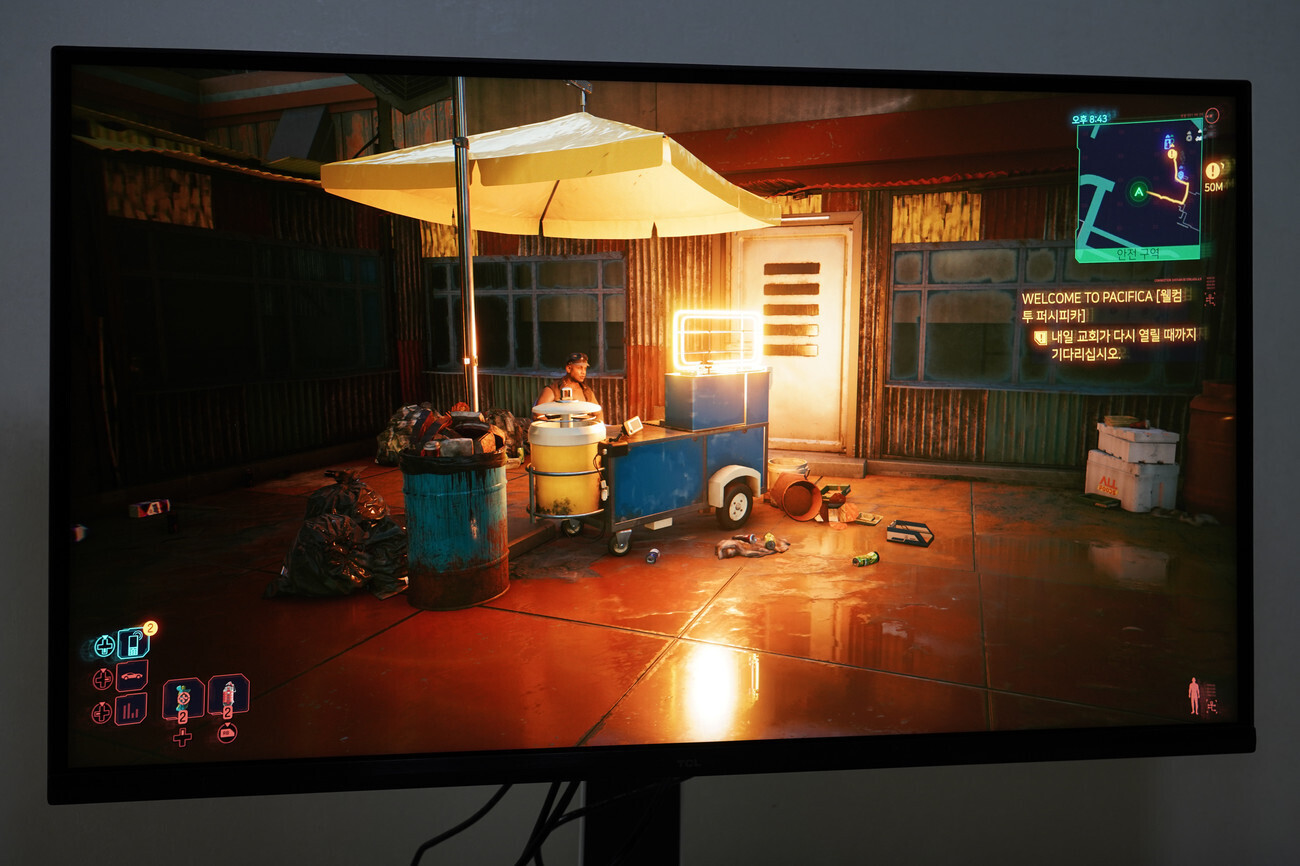Click the 50M distance label
This screenshot has width=1300, height=866.
coord(1213,188)
